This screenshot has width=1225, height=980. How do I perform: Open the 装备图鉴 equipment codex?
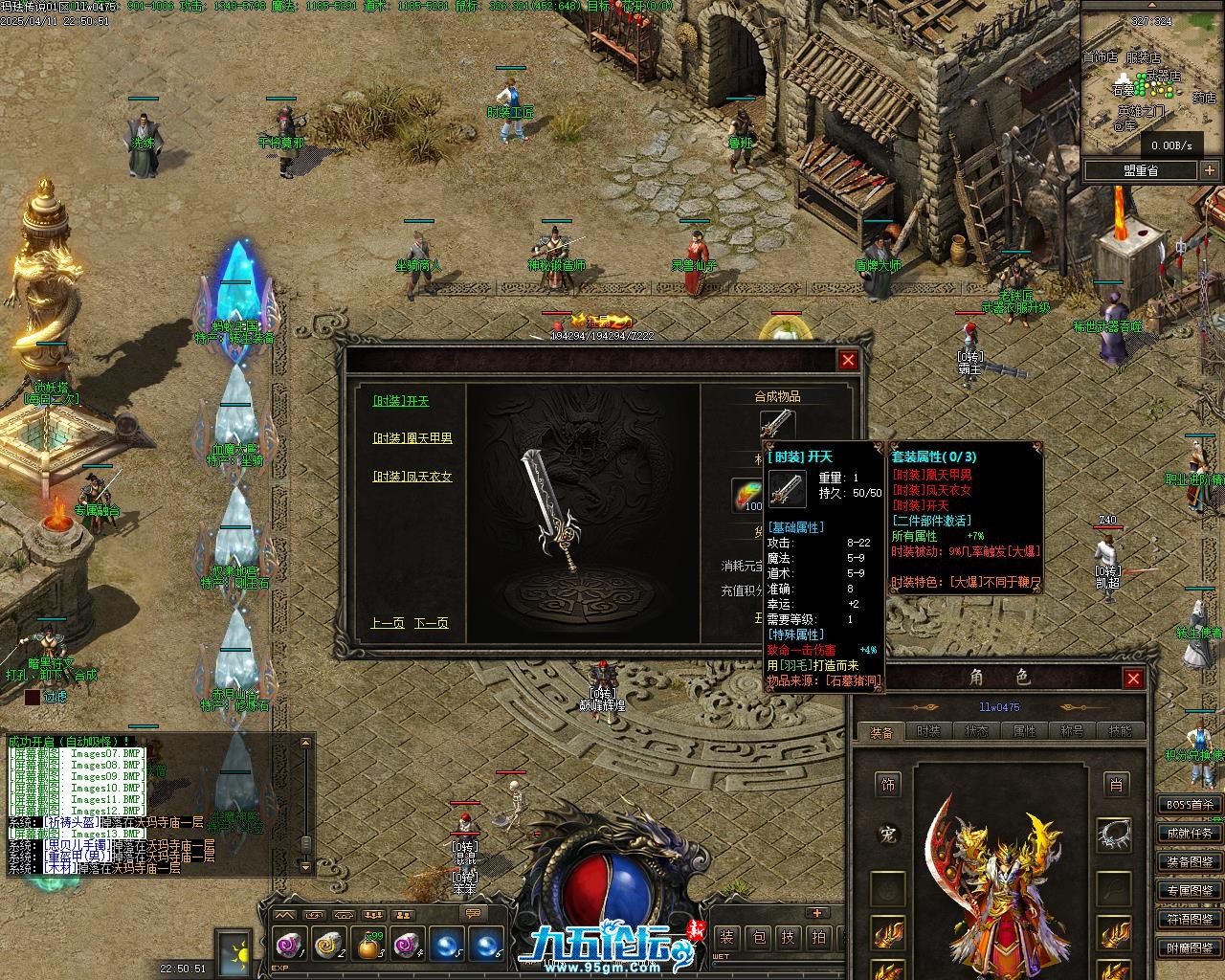1190,862
